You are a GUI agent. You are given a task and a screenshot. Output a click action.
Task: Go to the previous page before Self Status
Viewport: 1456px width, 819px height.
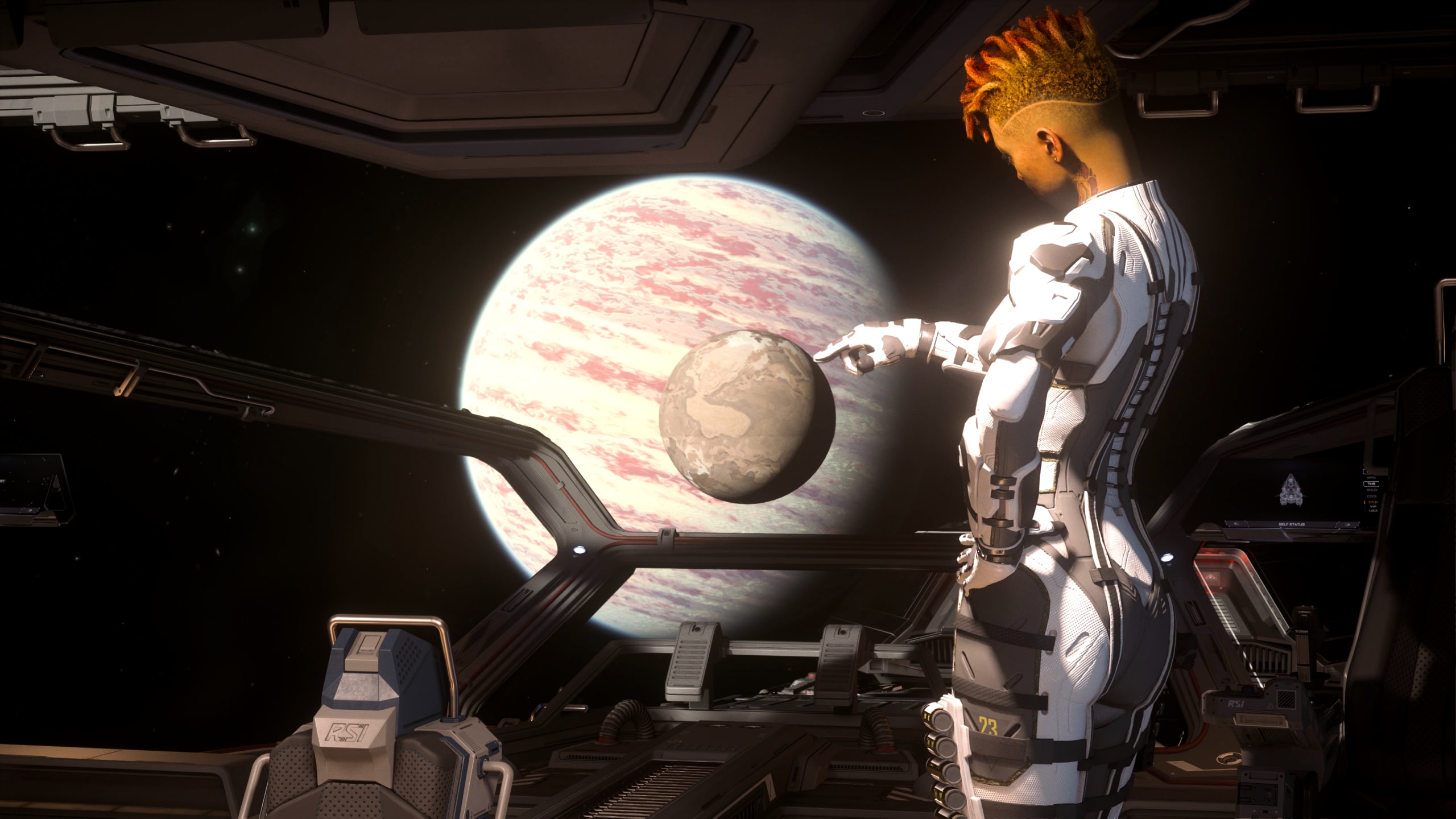pos(1236,524)
